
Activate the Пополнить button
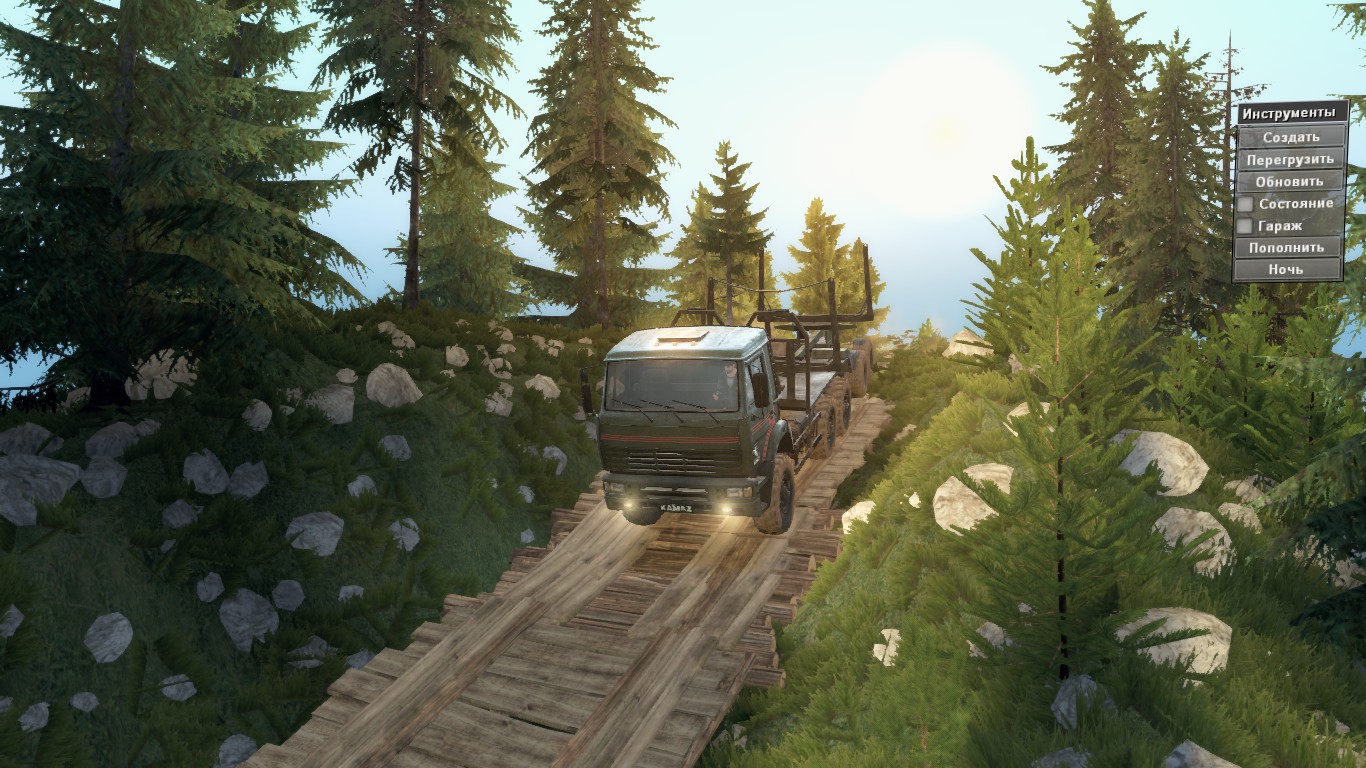point(1287,247)
